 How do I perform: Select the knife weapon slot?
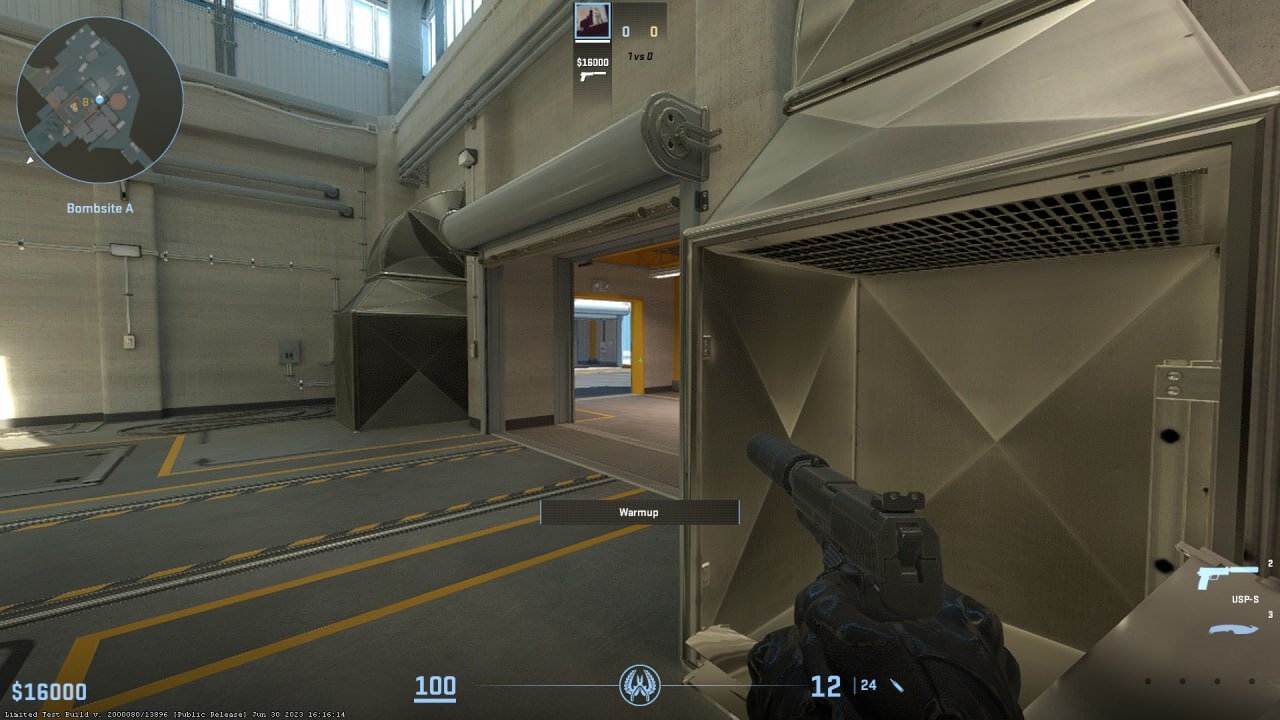pyautogui.click(x=1233, y=629)
